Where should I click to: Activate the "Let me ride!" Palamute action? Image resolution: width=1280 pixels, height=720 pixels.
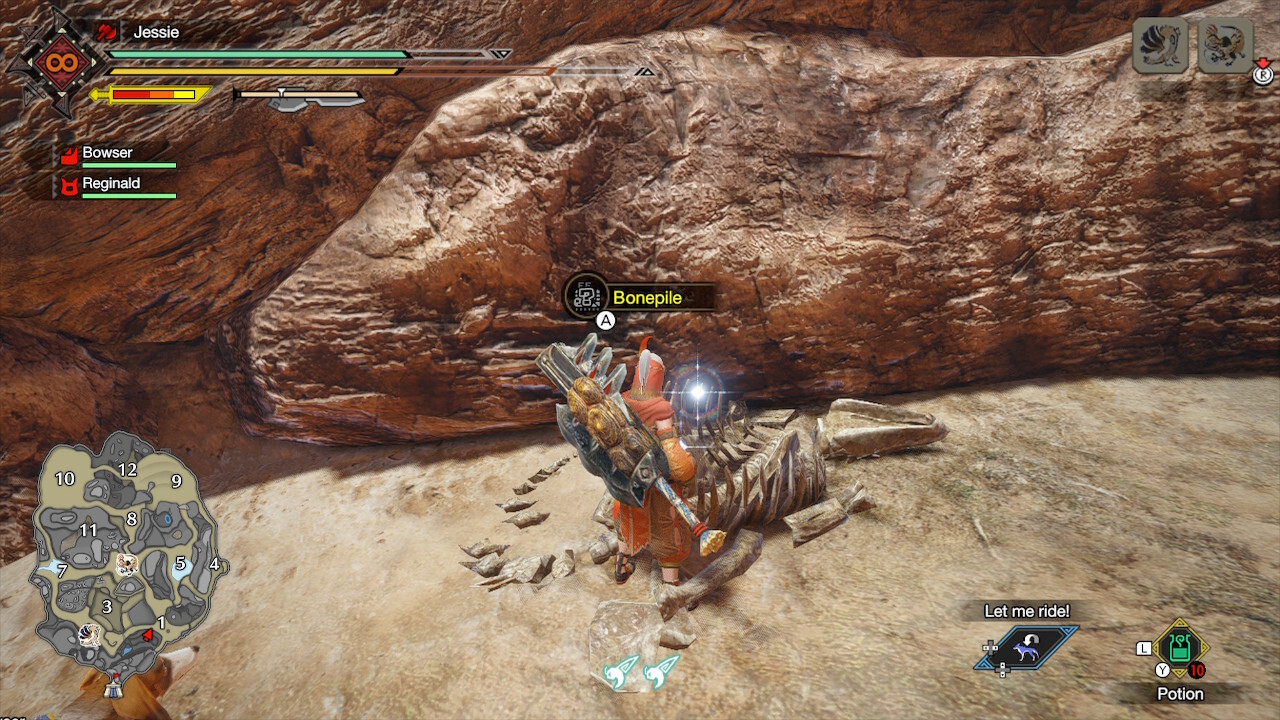click(x=1027, y=646)
